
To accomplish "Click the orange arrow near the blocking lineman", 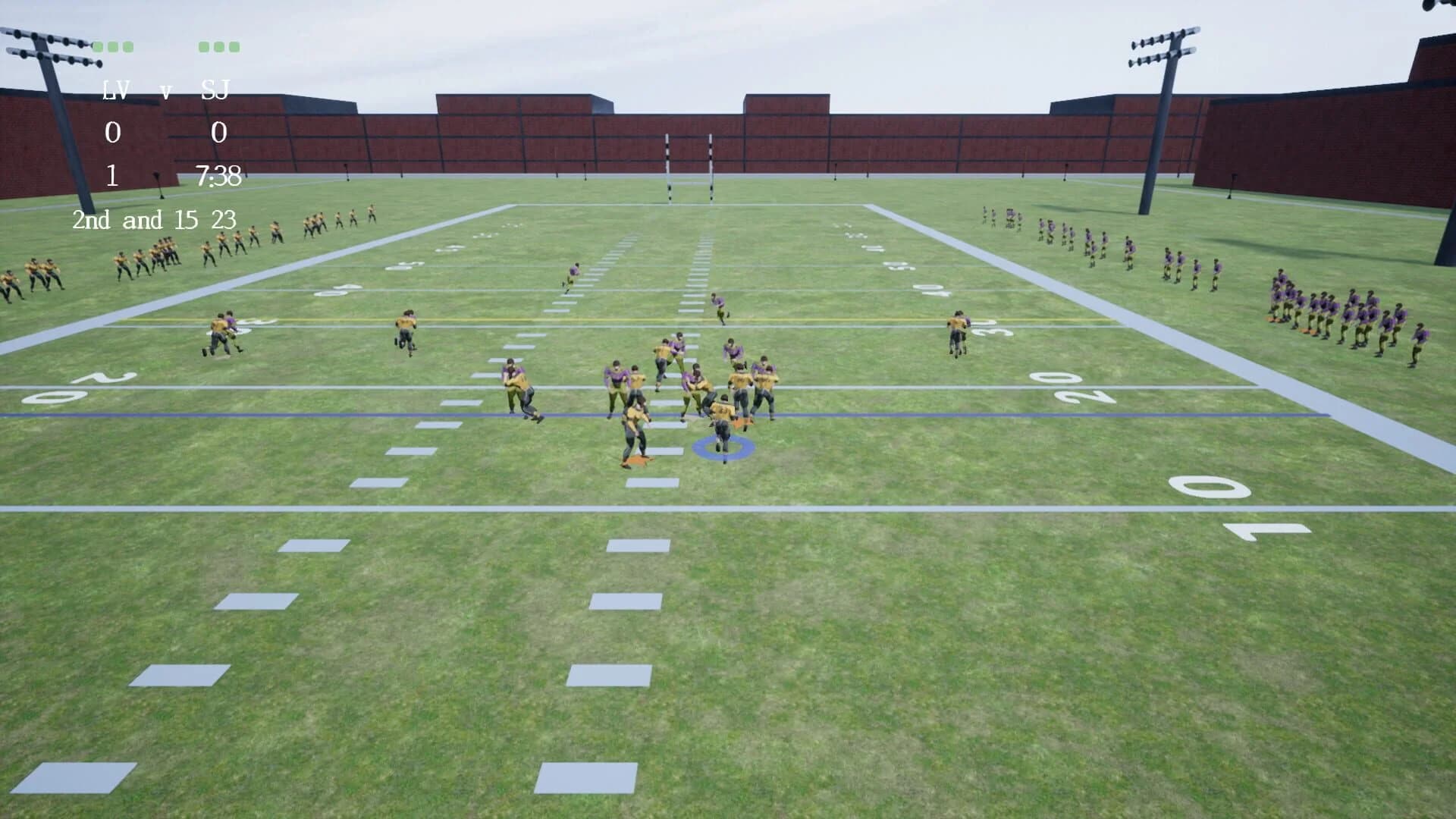I will point(636,460).
